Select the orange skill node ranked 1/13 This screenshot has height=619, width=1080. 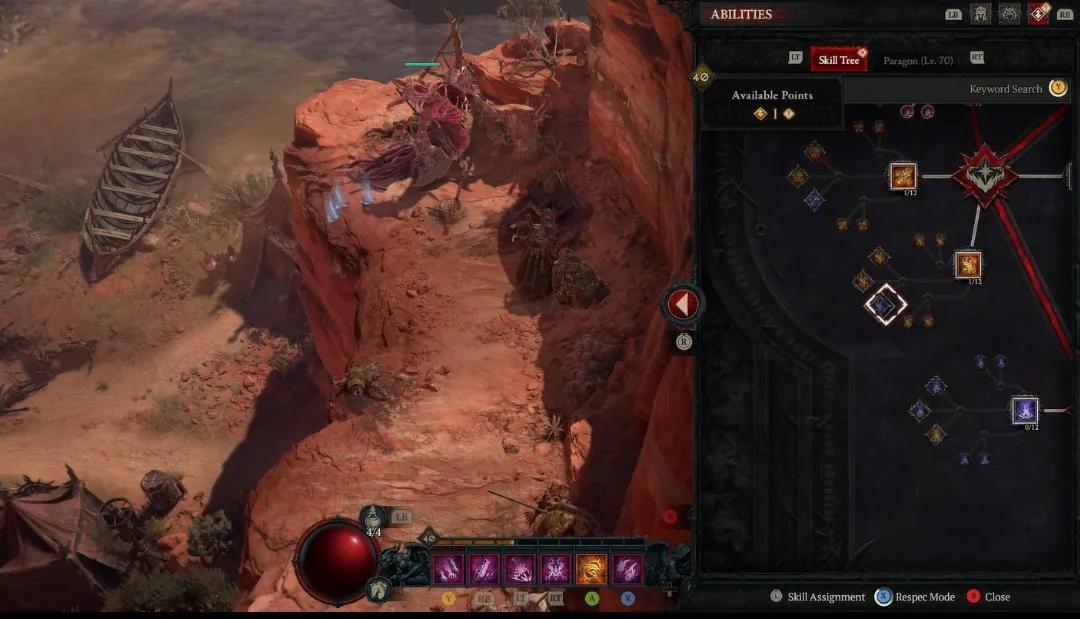pos(967,264)
